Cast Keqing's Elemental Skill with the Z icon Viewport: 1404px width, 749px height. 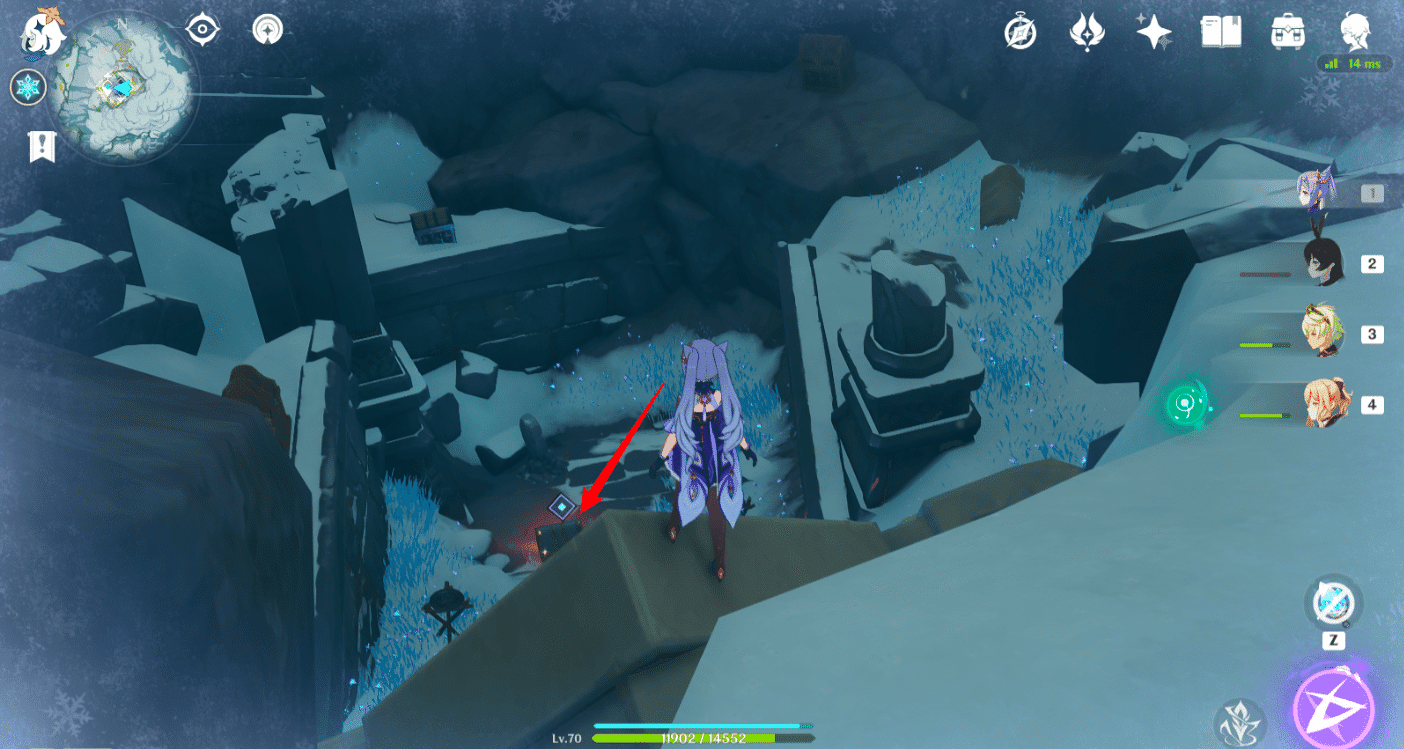pyautogui.click(x=1334, y=603)
